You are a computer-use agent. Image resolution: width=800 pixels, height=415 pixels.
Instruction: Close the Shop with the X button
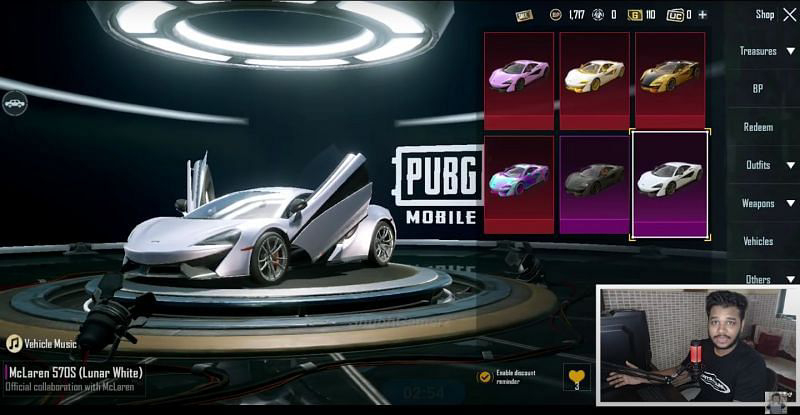click(x=790, y=14)
